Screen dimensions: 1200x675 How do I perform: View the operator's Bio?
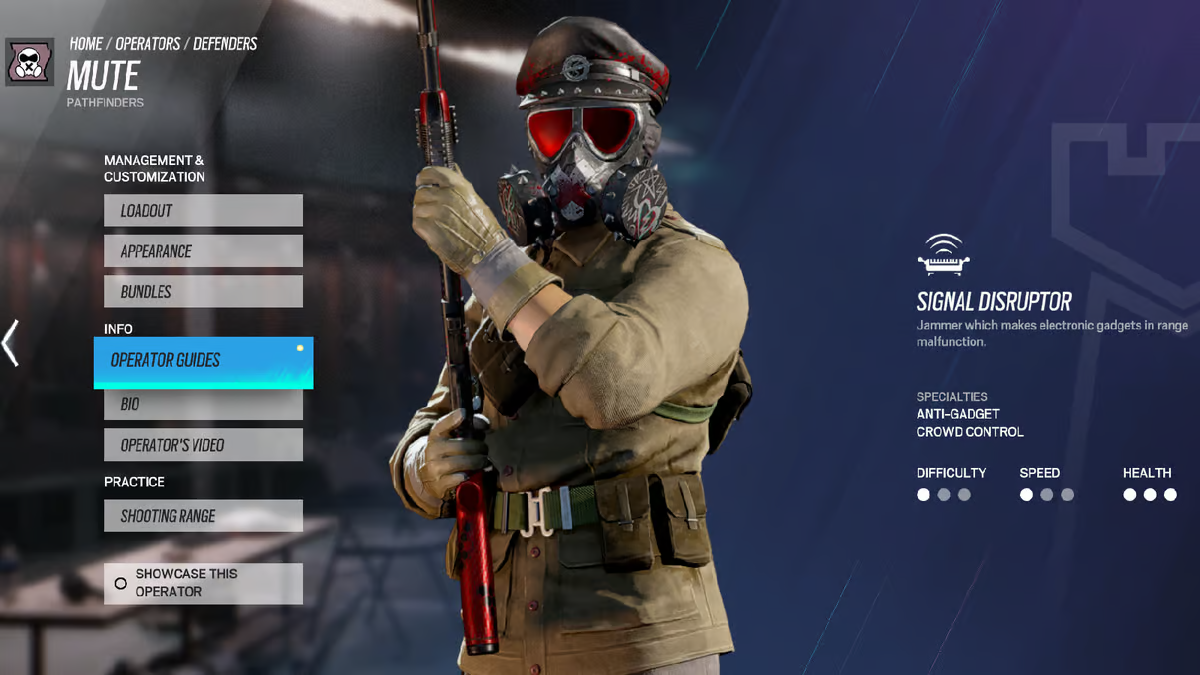click(203, 404)
